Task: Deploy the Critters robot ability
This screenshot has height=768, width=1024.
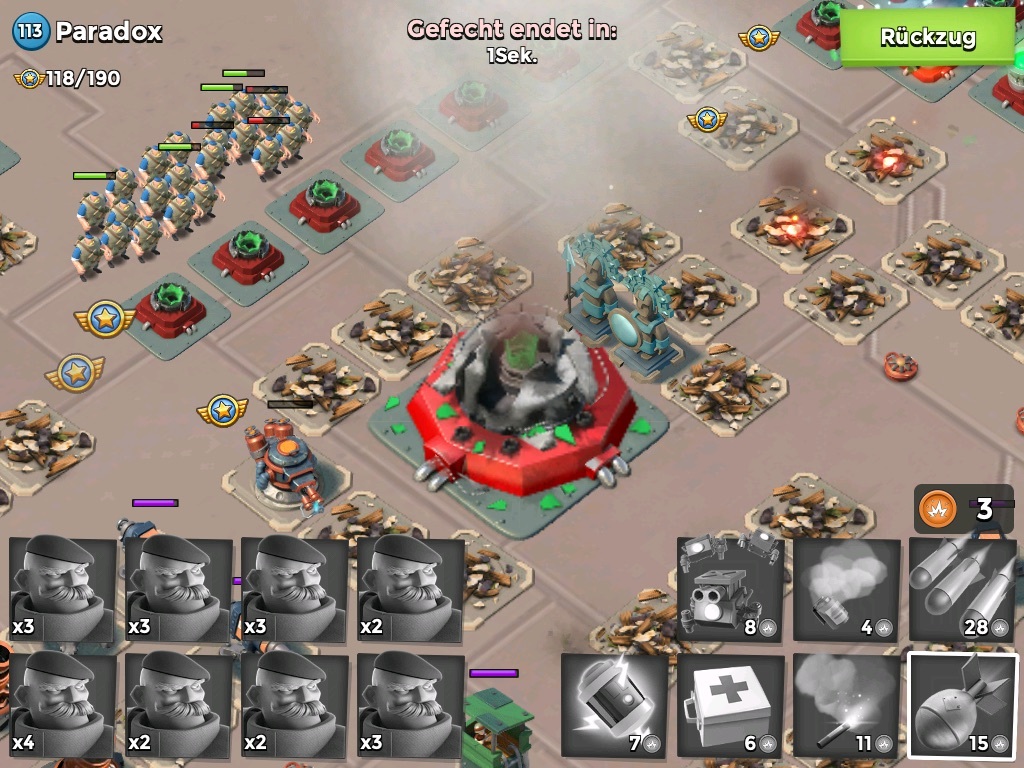Action: 730,590
